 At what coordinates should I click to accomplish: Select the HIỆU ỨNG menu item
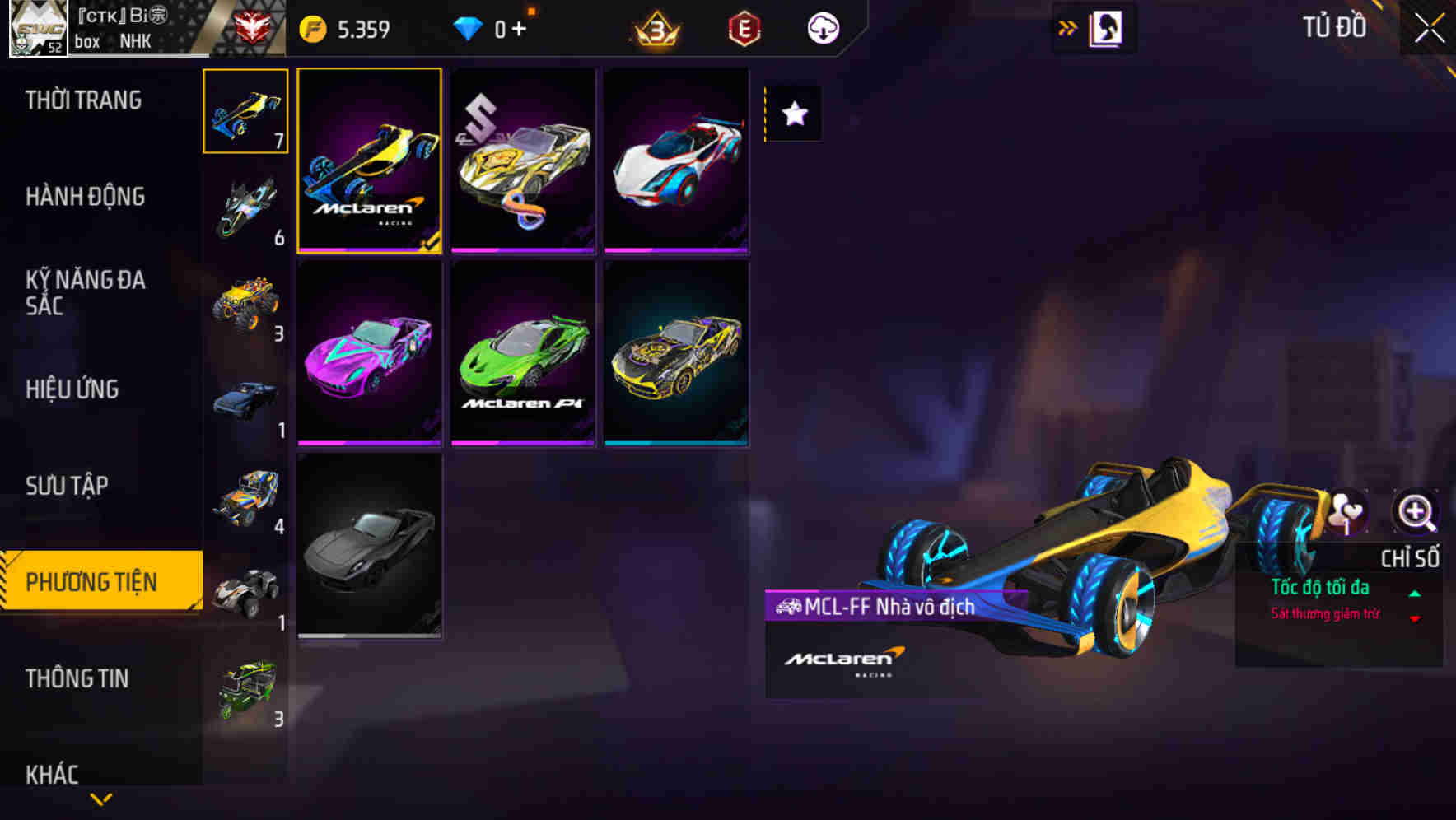[x=74, y=389]
